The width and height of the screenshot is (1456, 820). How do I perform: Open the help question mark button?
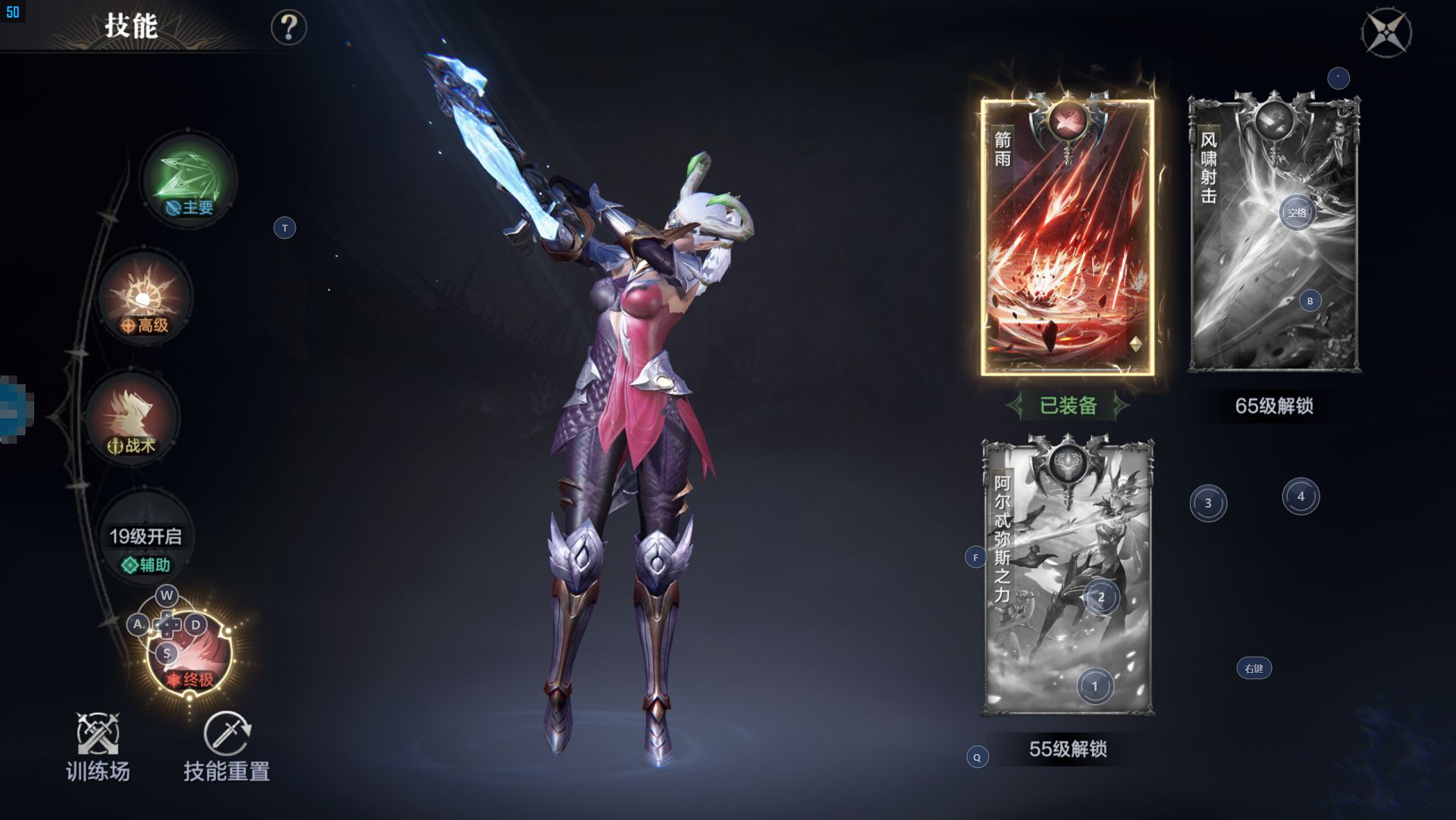(x=288, y=28)
